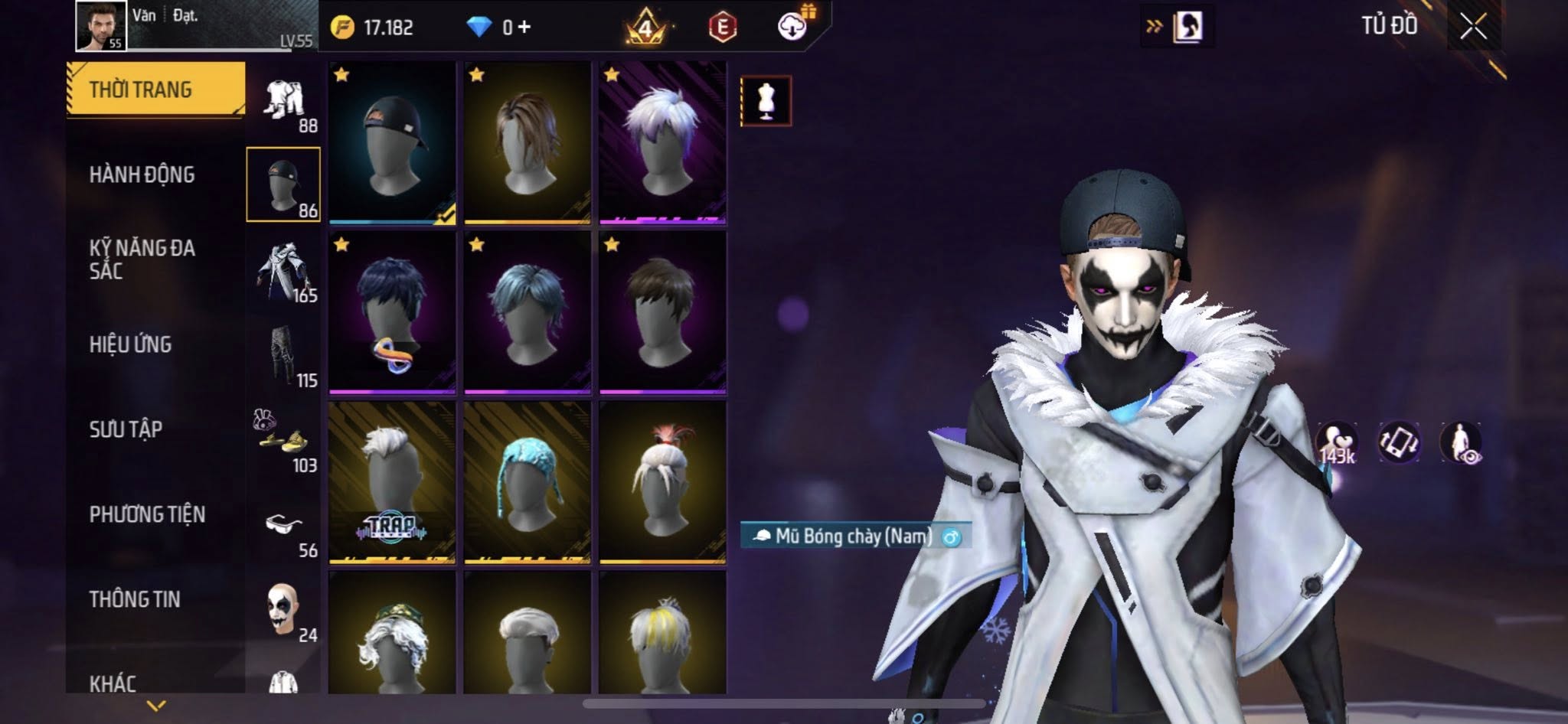The width and height of the screenshot is (1568, 724).
Task: Open the glasses accessories category
Action: pos(283,525)
